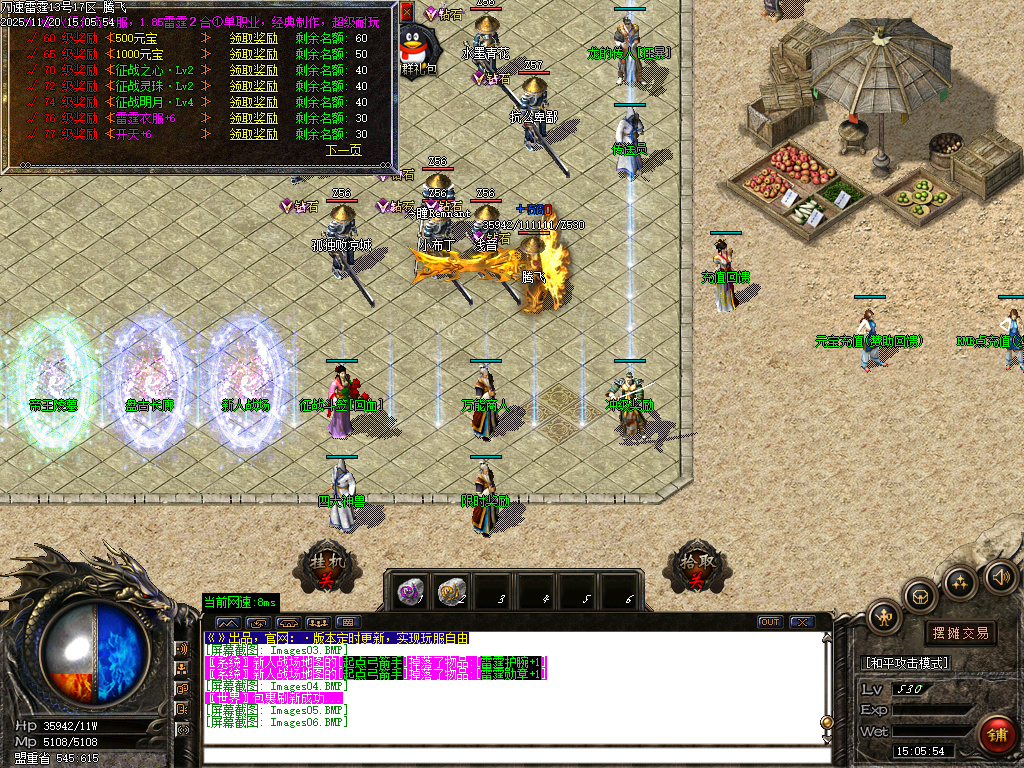Toggle the sound speaker icon
The image size is (1024, 768).
pyautogui.click(x=1000, y=576)
